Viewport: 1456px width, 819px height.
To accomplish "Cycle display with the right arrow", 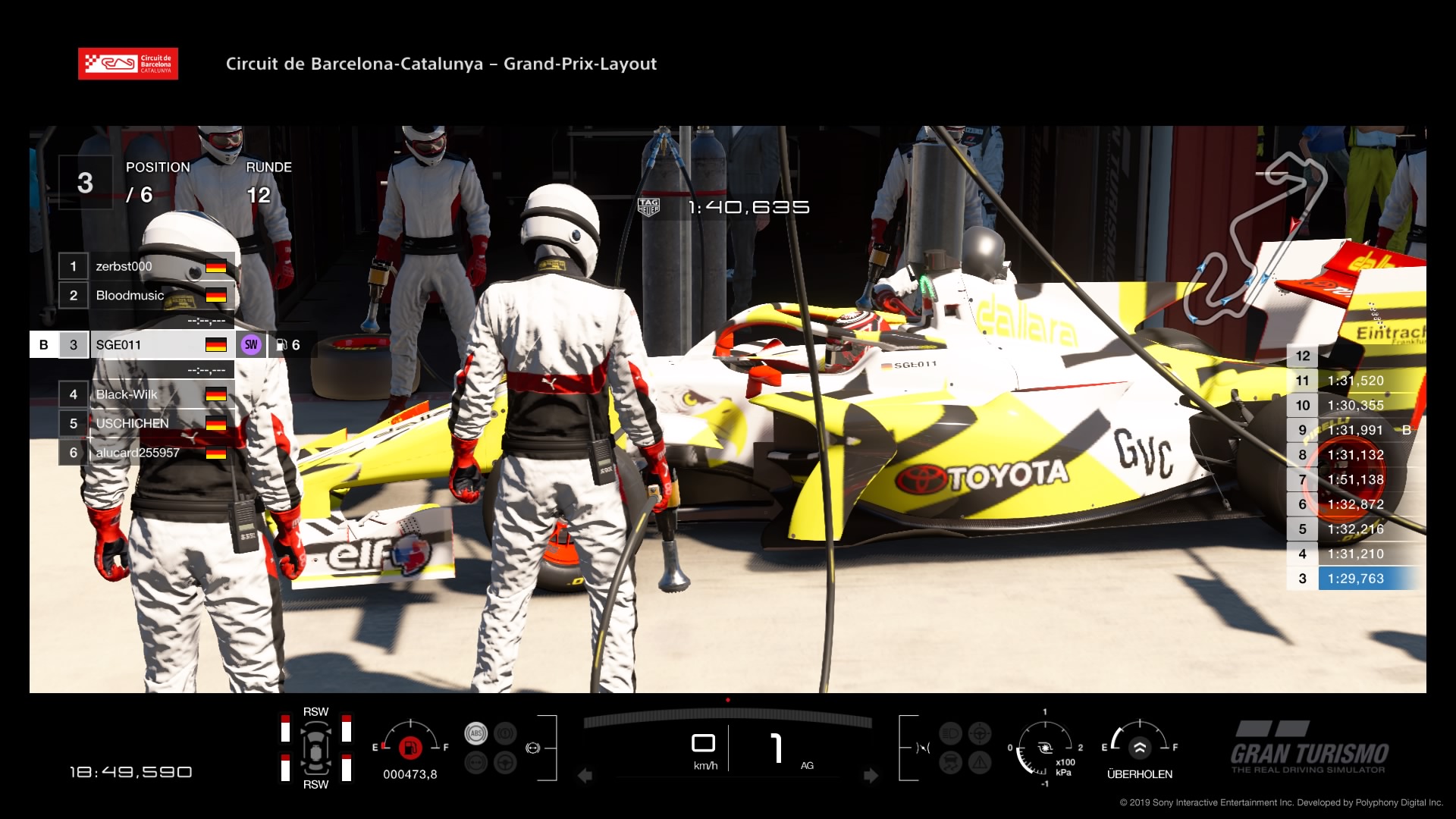I will (871, 776).
